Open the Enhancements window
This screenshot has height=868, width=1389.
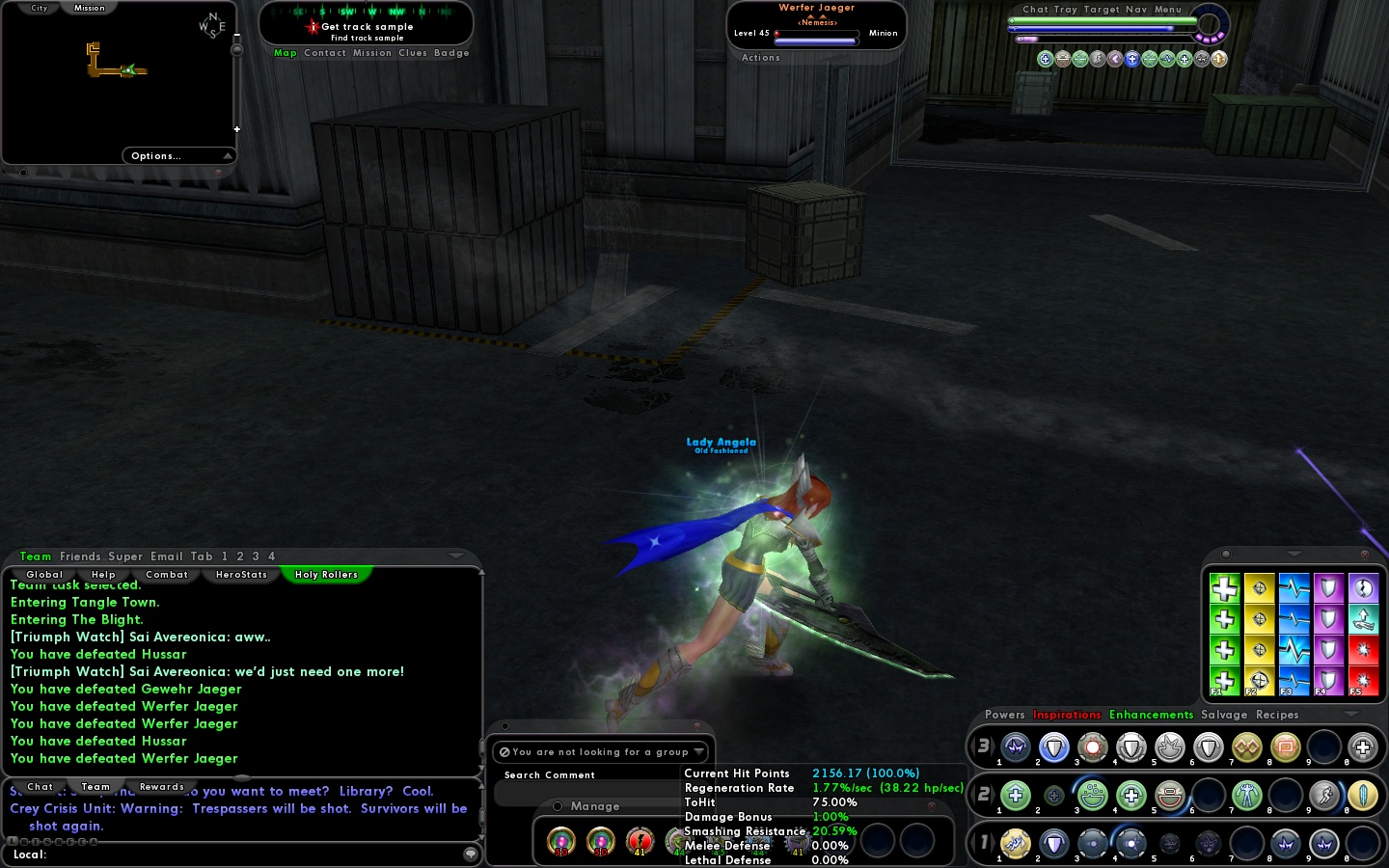coord(1151,715)
